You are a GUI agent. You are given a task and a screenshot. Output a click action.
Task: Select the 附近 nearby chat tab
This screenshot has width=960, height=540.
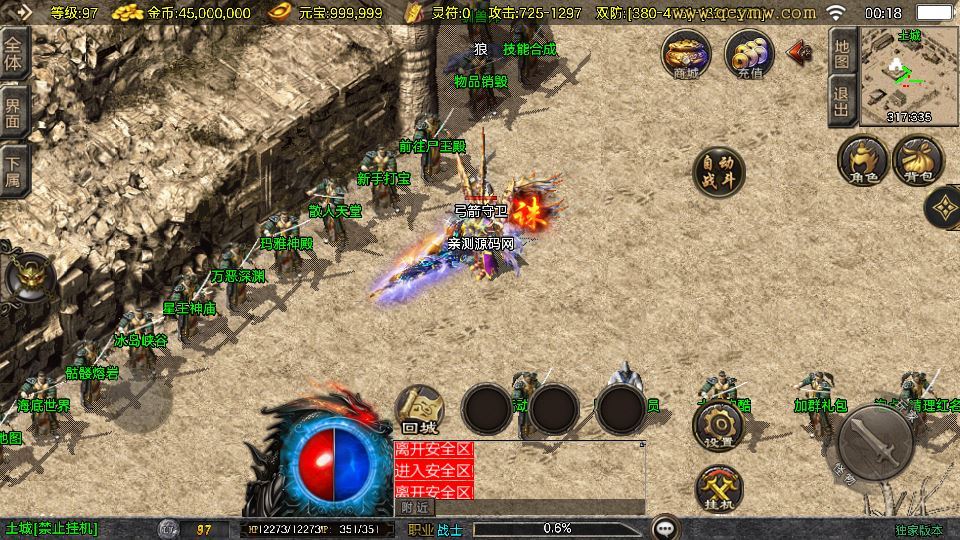coord(414,507)
